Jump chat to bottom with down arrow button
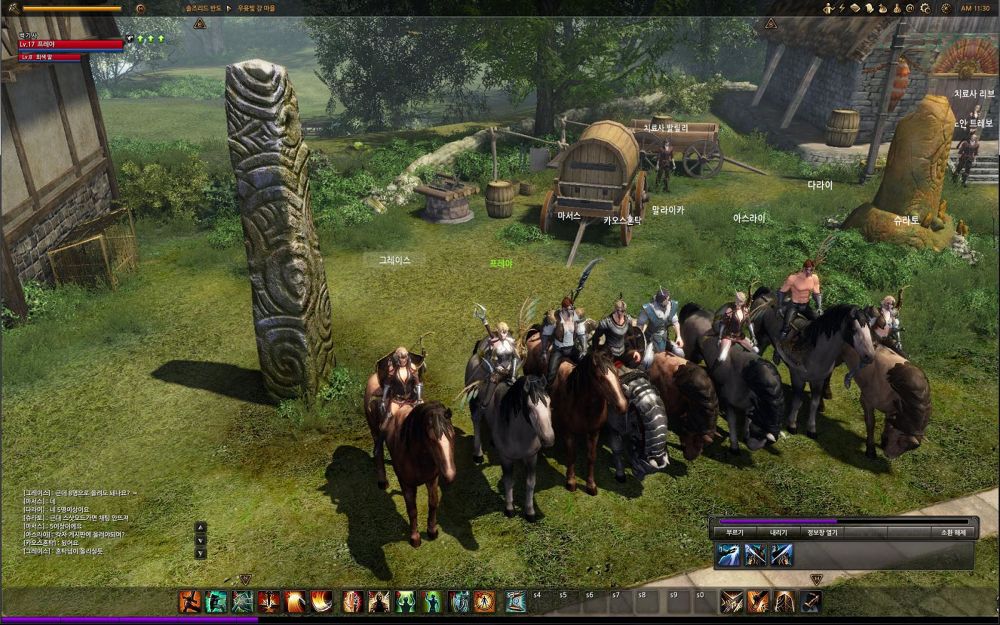The height and width of the screenshot is (625, 1000). click(x=200, y=553)
